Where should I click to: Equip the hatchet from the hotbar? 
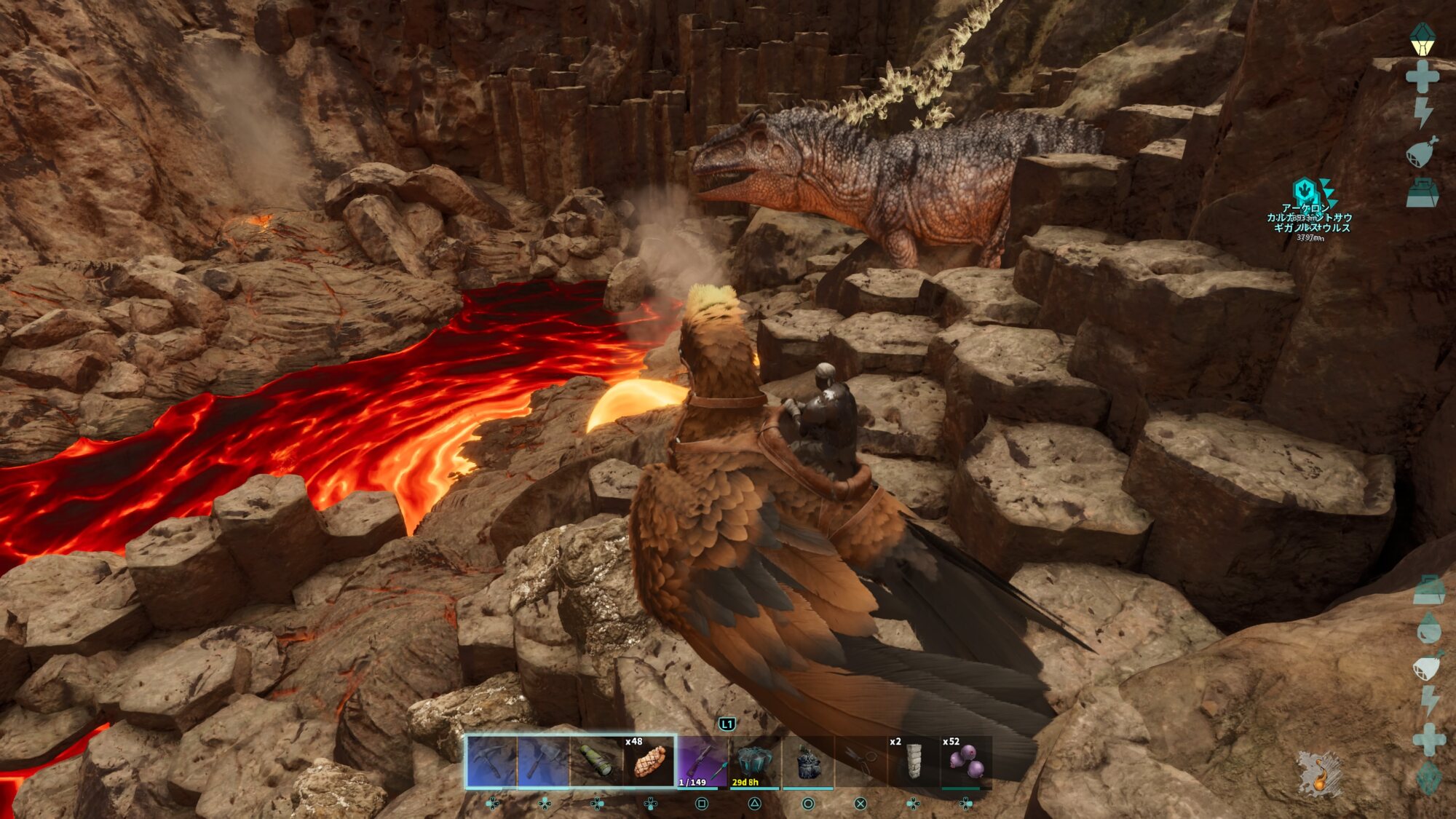point(544,761)
